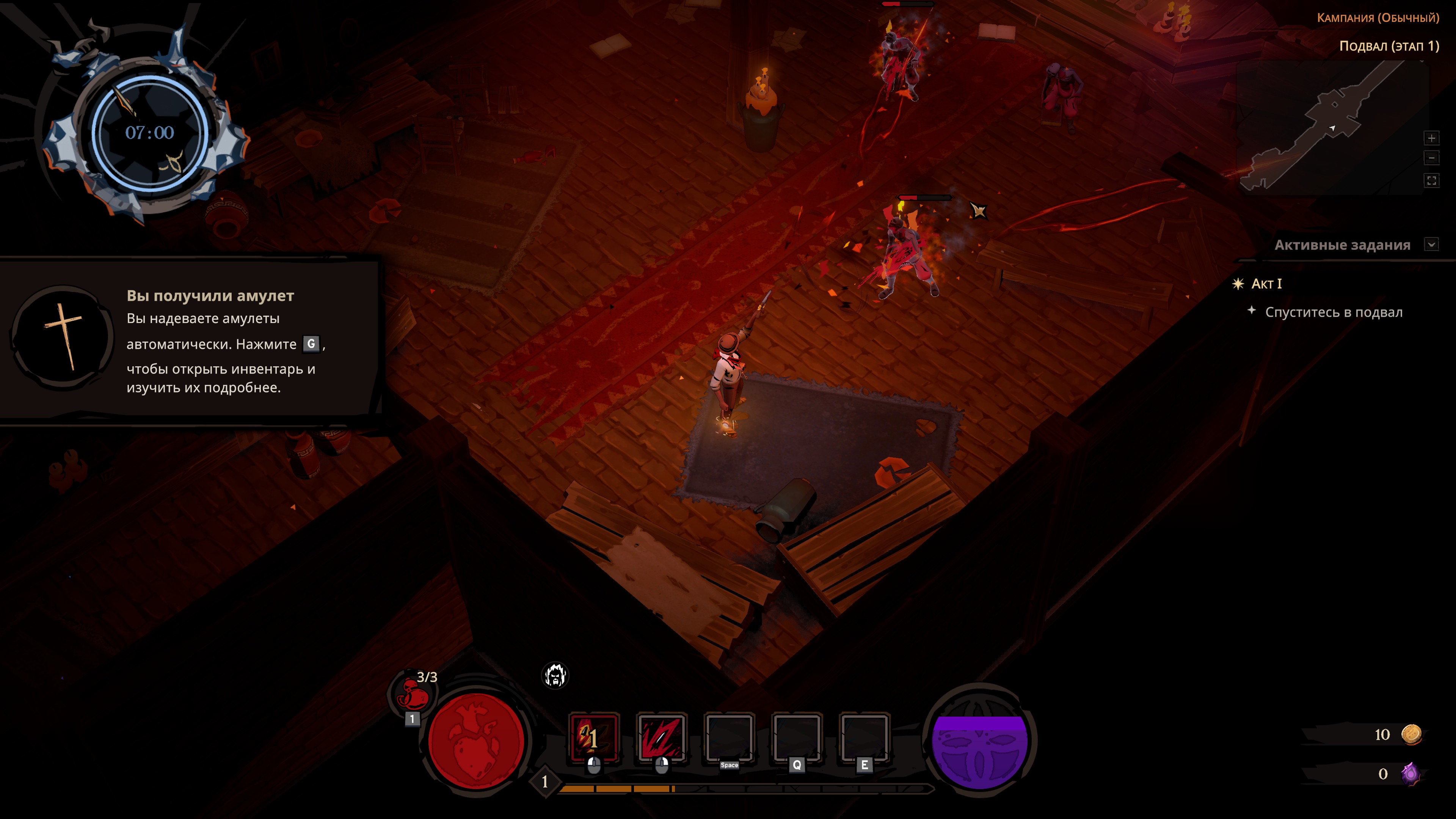
Task: Collapse the Активные задания quest list
Action: pyautogui.click(x=1431, y=245)
